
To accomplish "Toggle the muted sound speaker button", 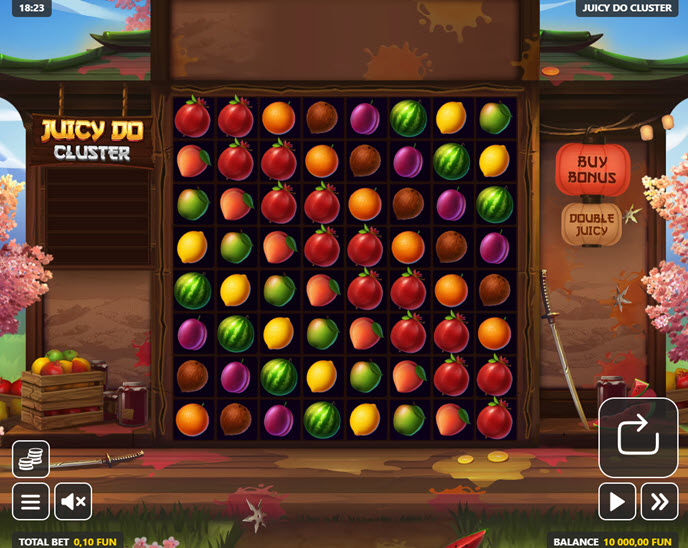I will (x=72, y=500).
